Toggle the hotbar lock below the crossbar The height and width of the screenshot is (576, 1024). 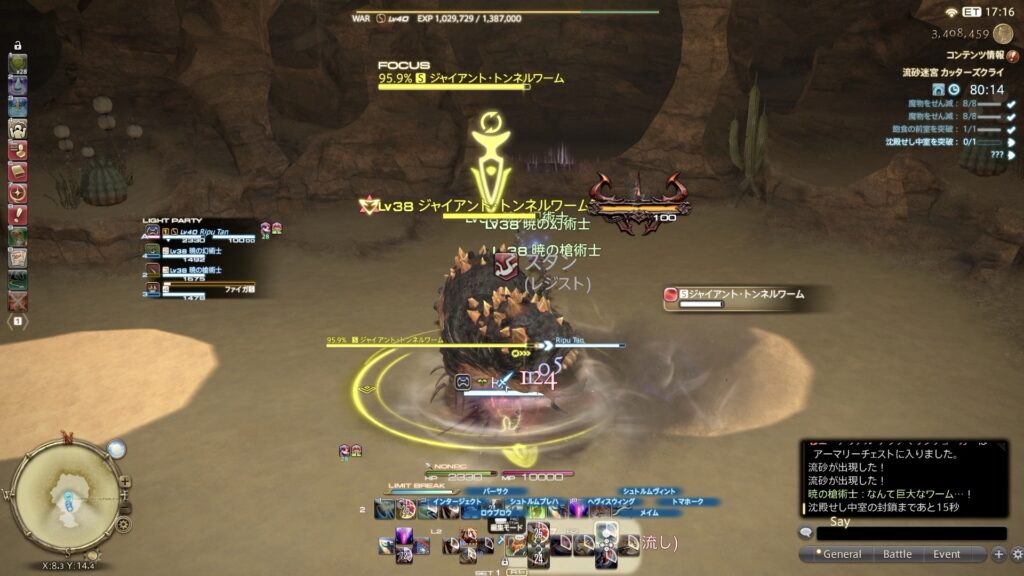pos(506,562)
